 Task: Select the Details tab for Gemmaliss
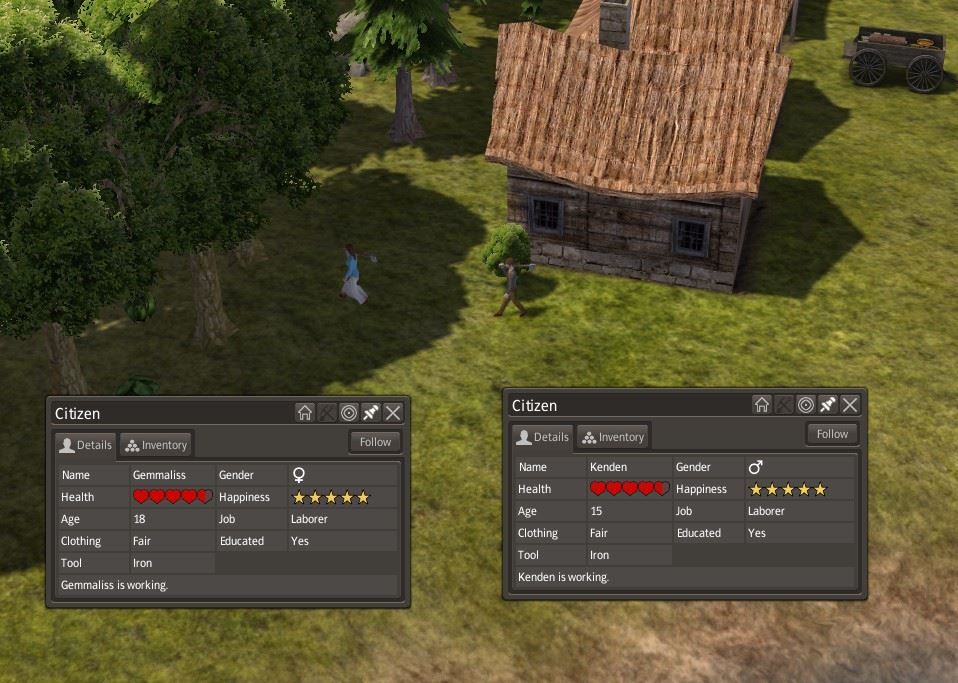click(x=85, y=445)
